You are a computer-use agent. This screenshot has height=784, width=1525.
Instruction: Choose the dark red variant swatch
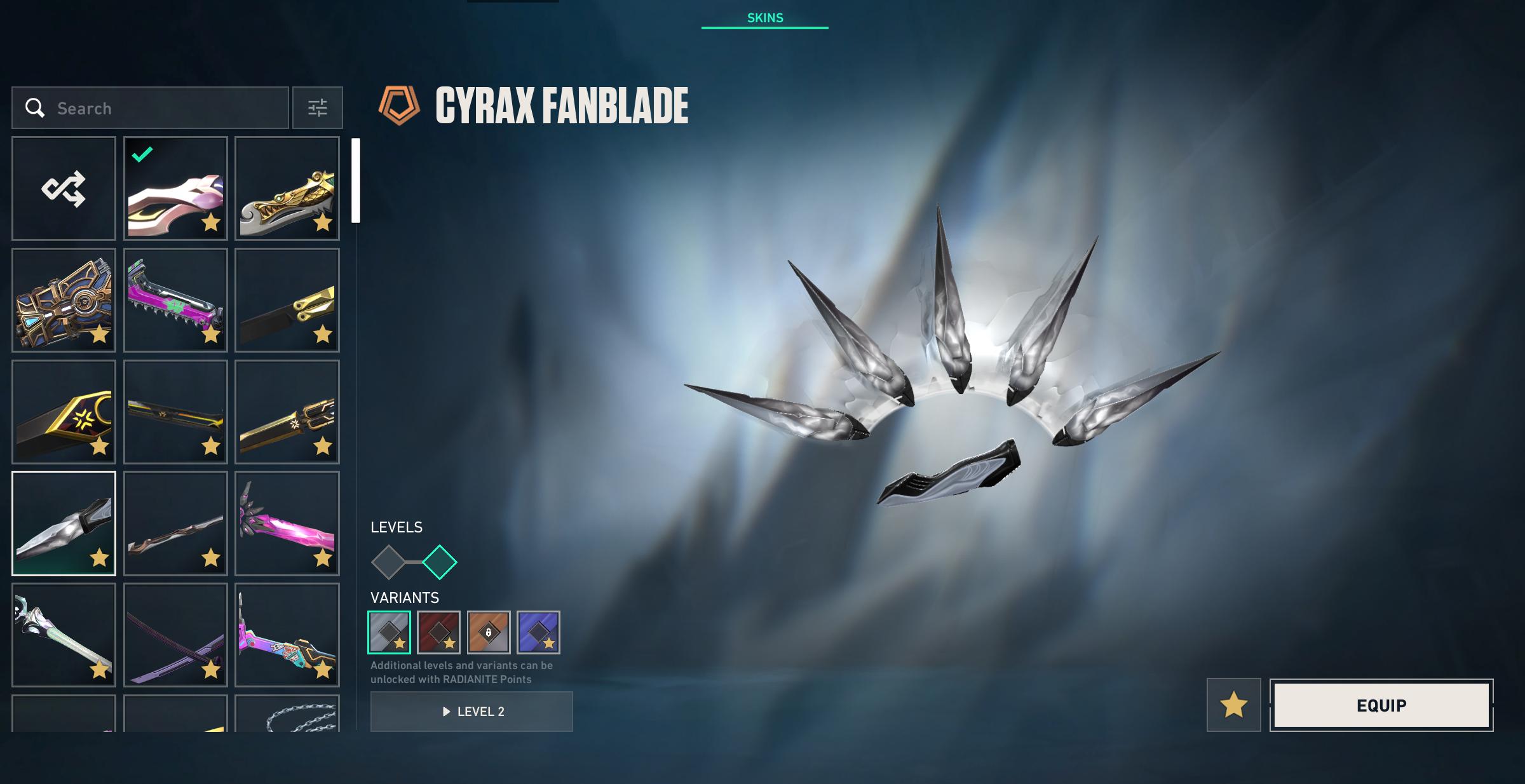pyautogui.click(x=438, y=632)
